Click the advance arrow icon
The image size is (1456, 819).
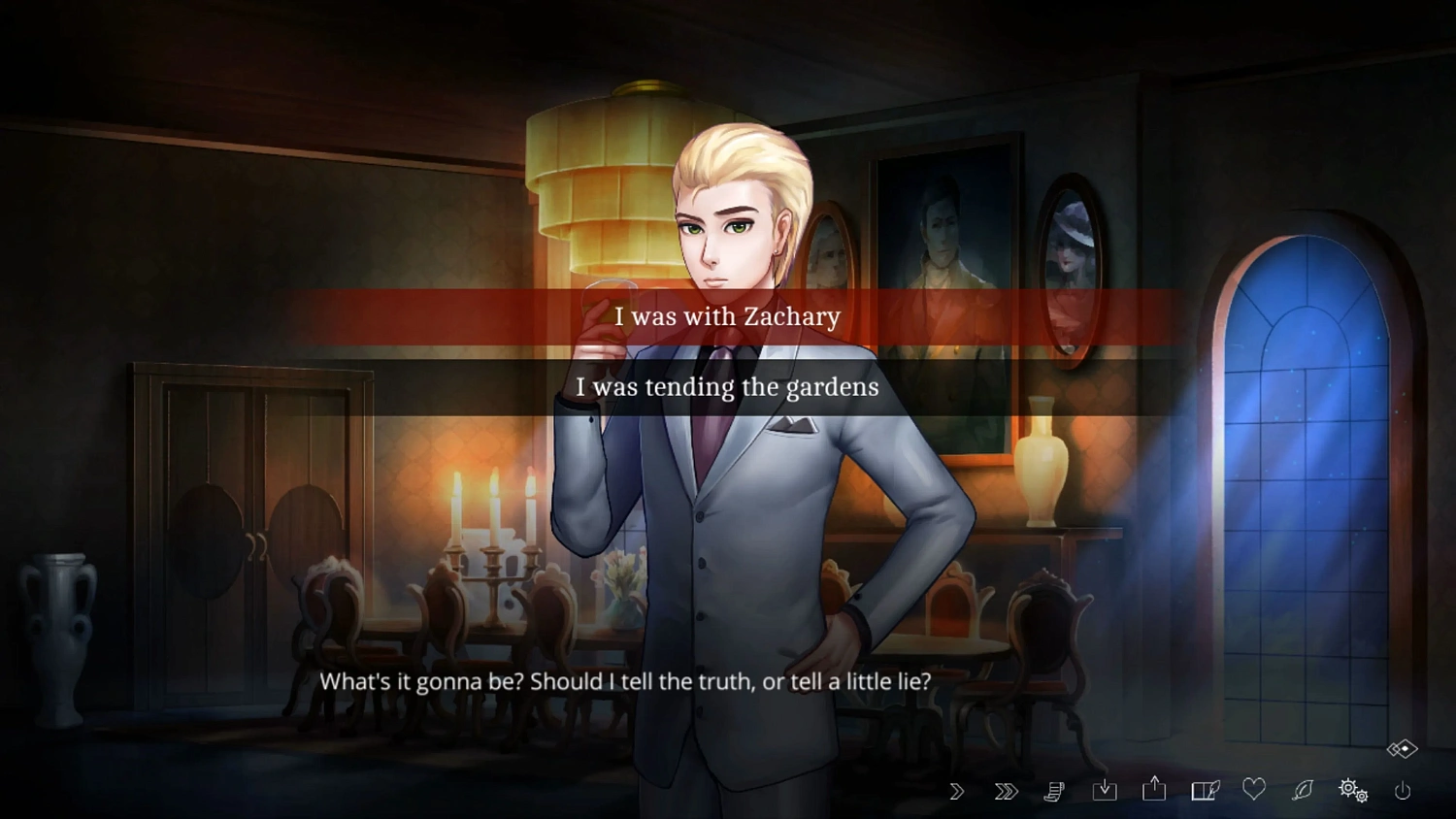(956, 791)
